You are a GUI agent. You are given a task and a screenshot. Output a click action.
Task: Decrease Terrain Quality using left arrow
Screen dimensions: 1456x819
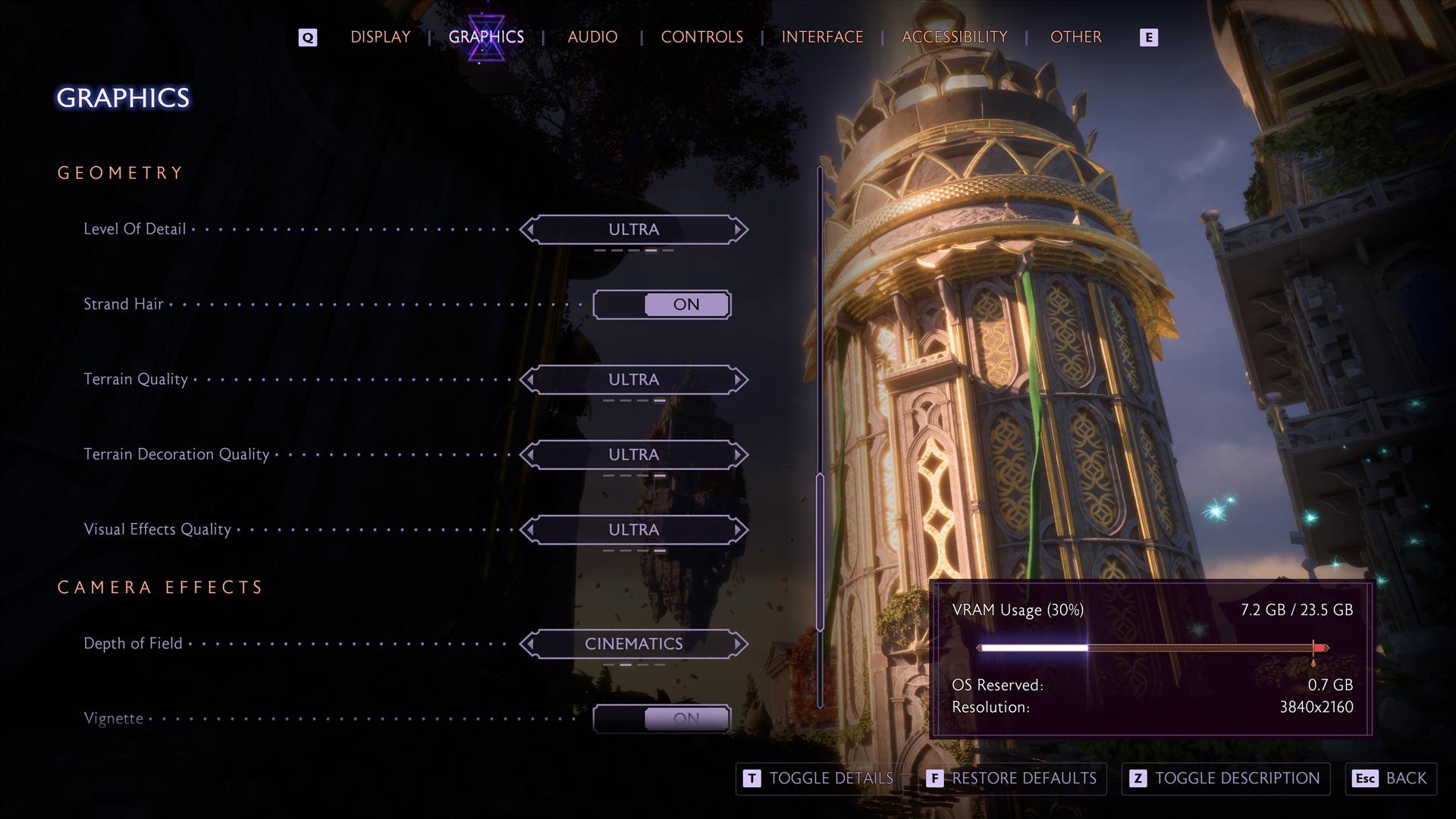tap(530, 379)
